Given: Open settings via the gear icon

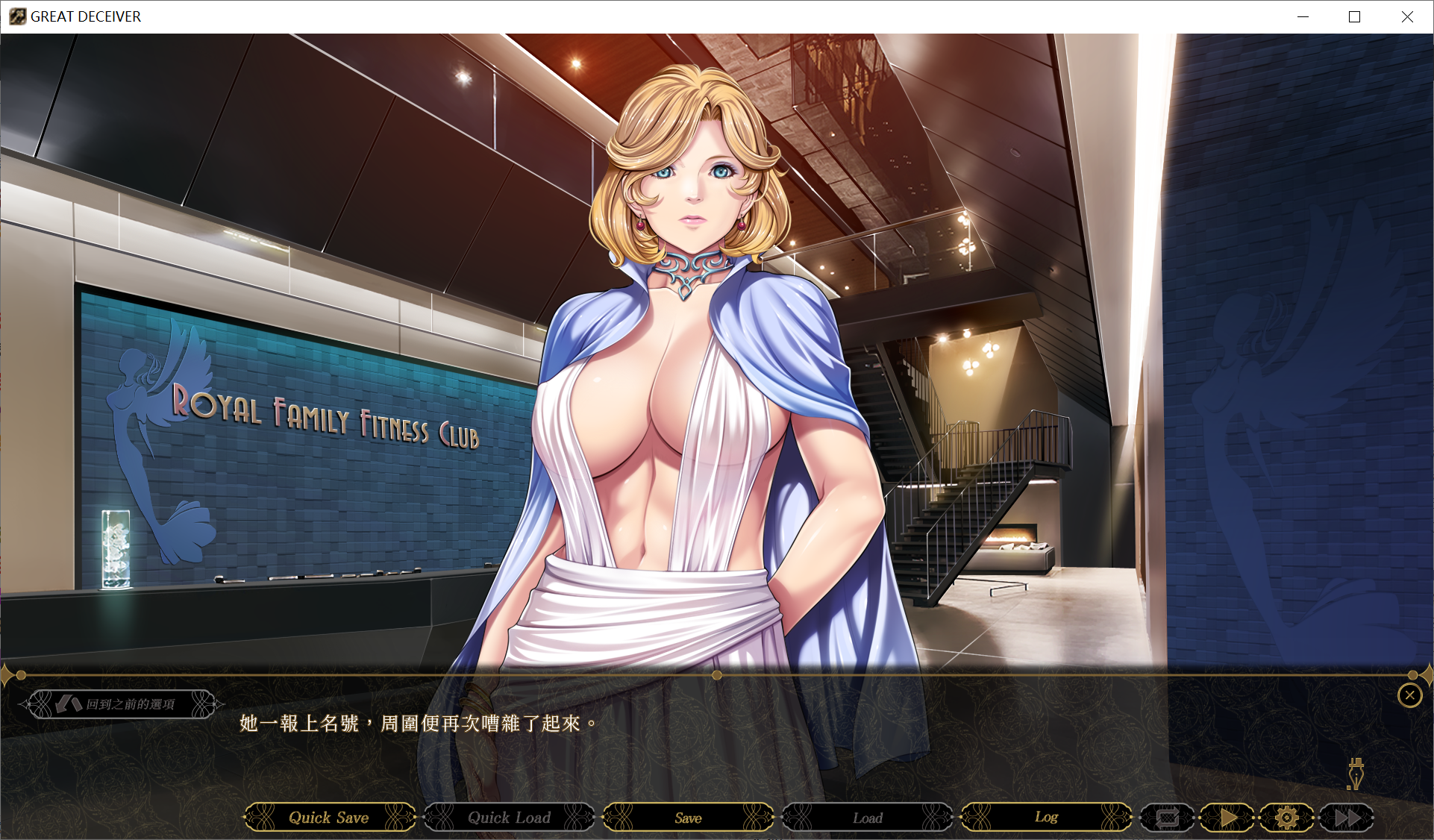Looking at the screenshot, I should pyautogui.click(x=1287, y=818).
